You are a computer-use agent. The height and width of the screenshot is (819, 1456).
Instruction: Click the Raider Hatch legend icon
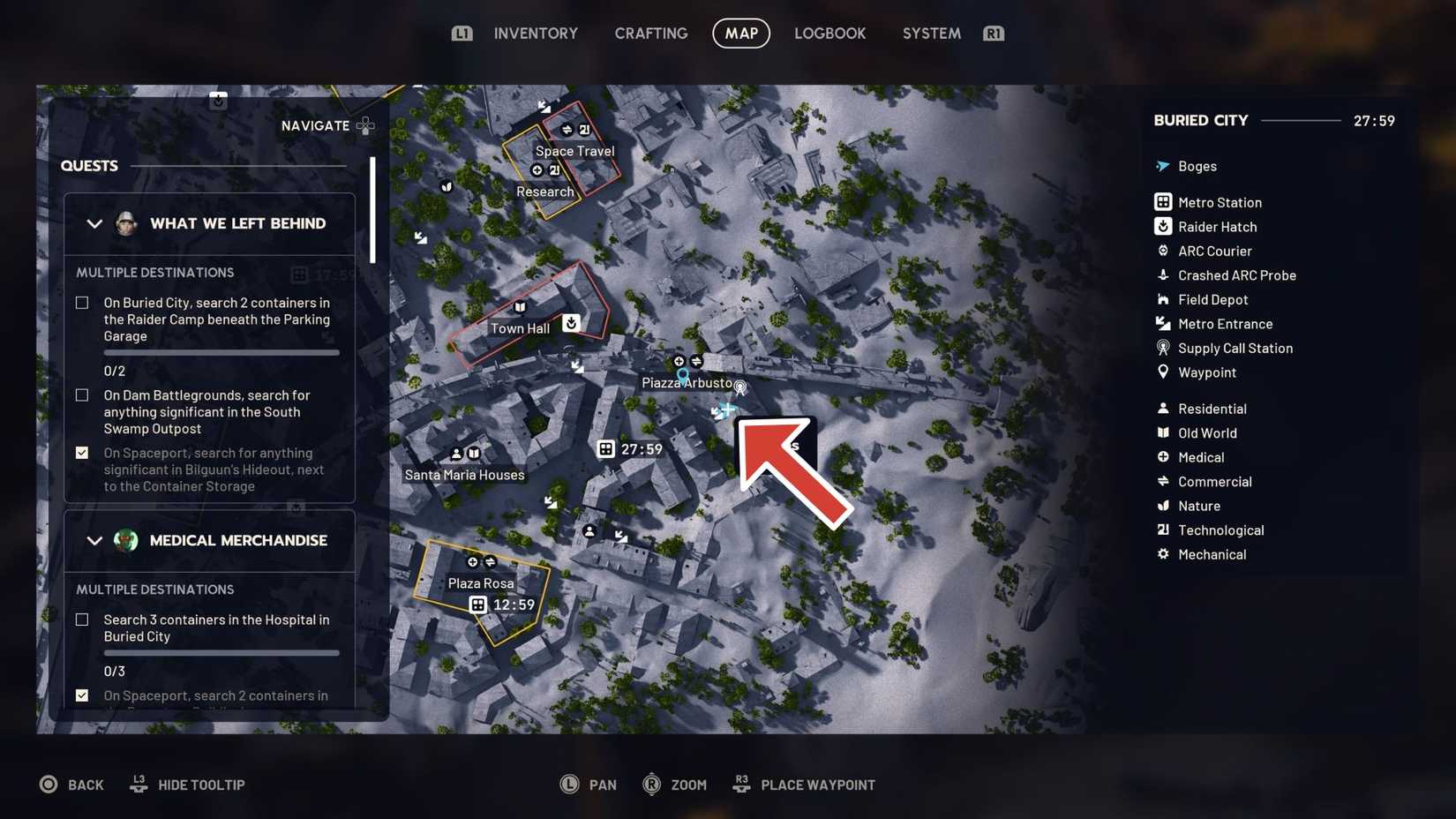point(1161,227)
